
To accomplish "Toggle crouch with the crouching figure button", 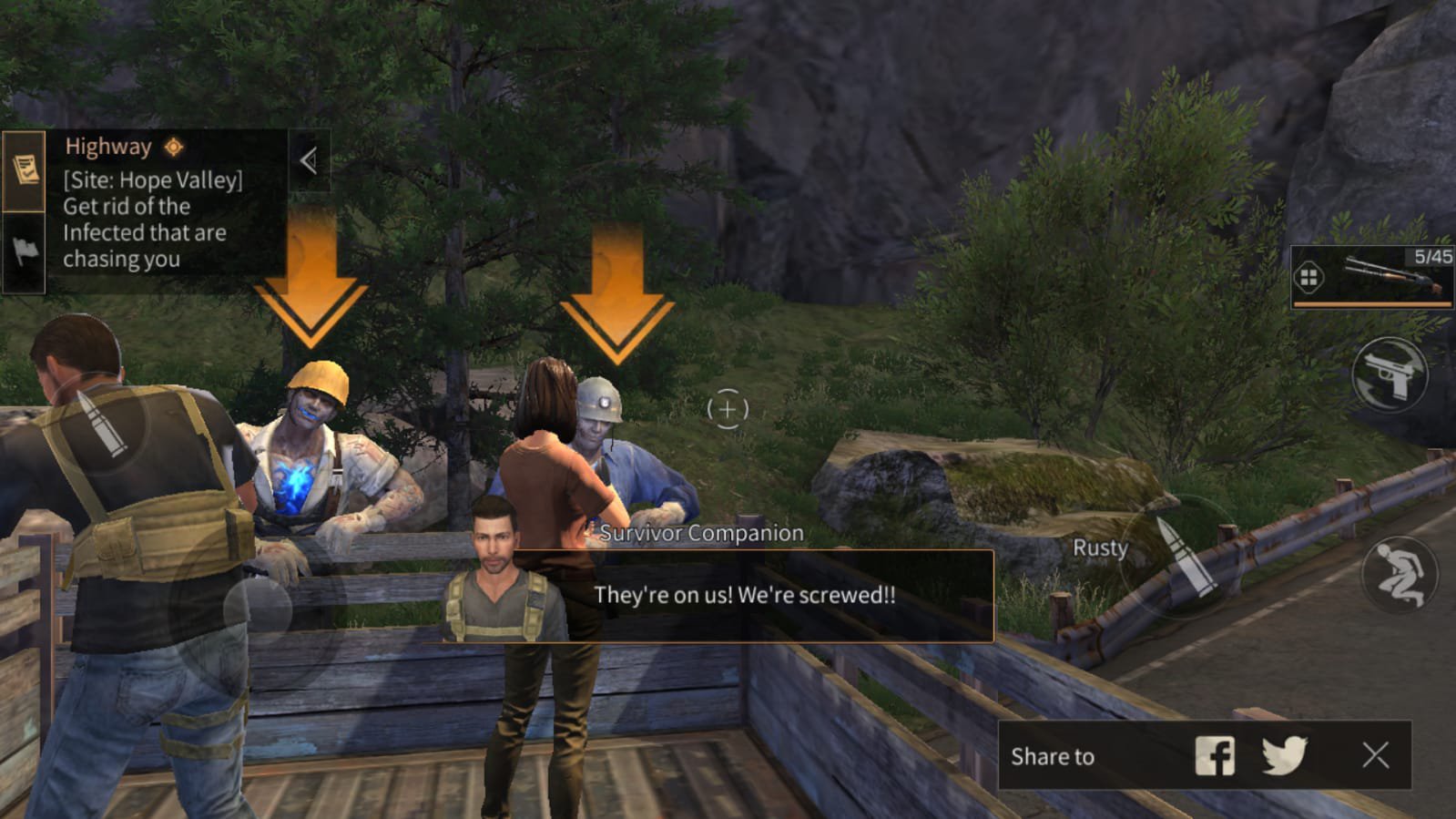I will (x=1403, y=574).
